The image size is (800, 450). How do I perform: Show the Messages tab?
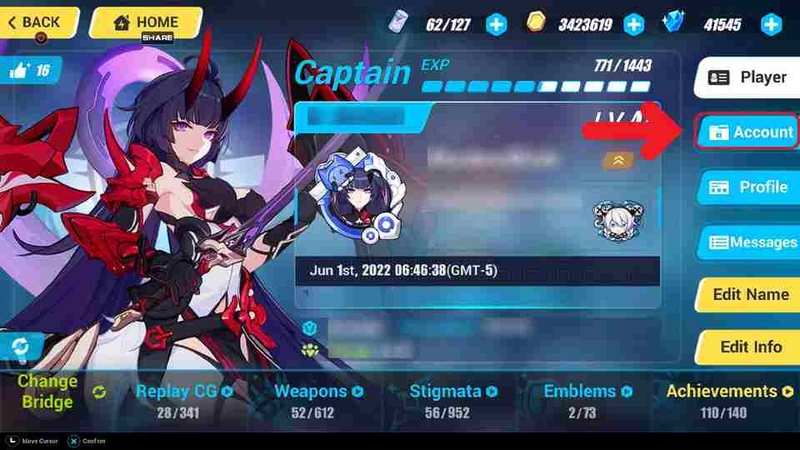point(748,242)
